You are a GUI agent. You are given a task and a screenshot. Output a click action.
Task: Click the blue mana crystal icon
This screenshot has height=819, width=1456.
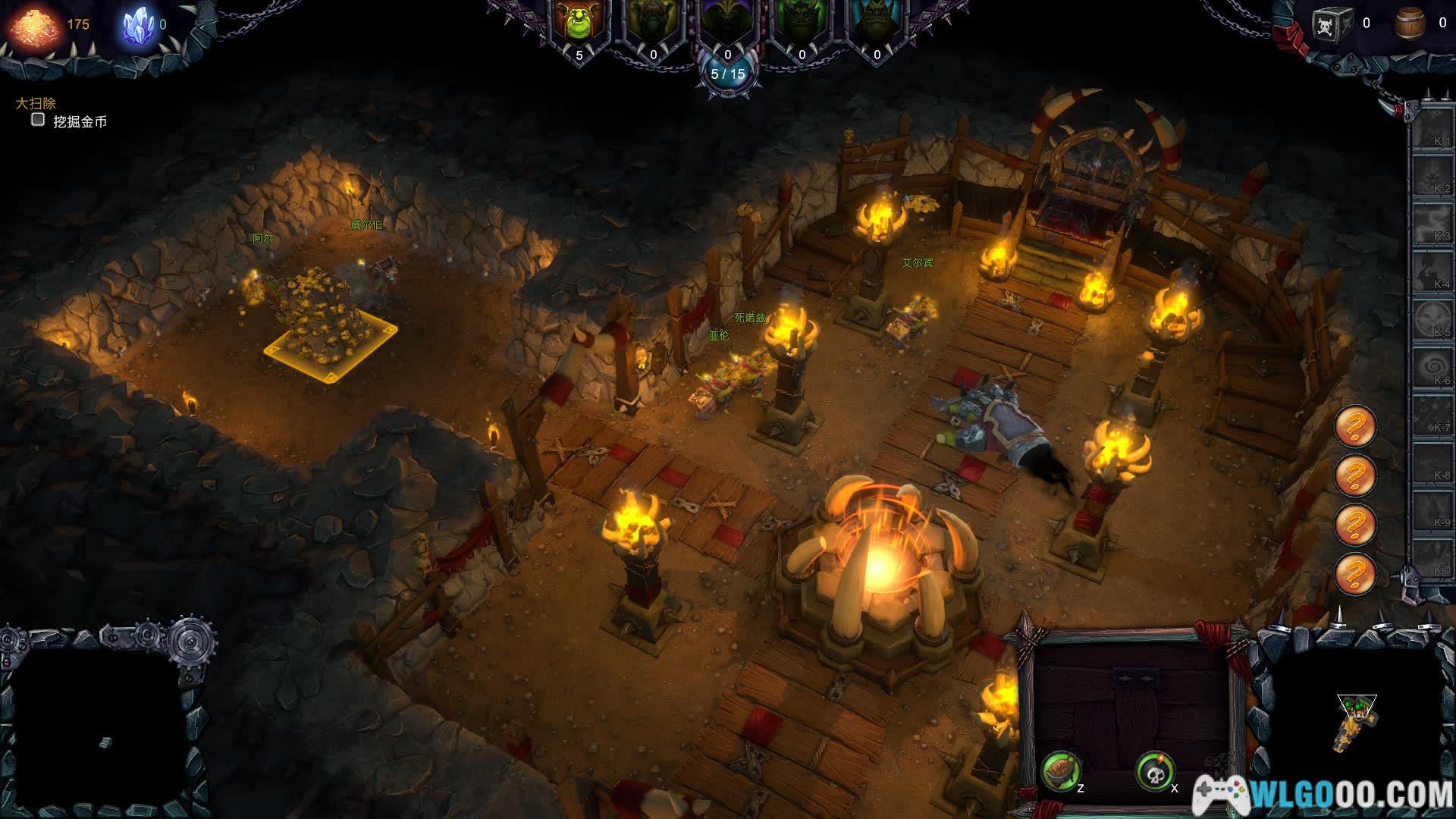[138, 24]
